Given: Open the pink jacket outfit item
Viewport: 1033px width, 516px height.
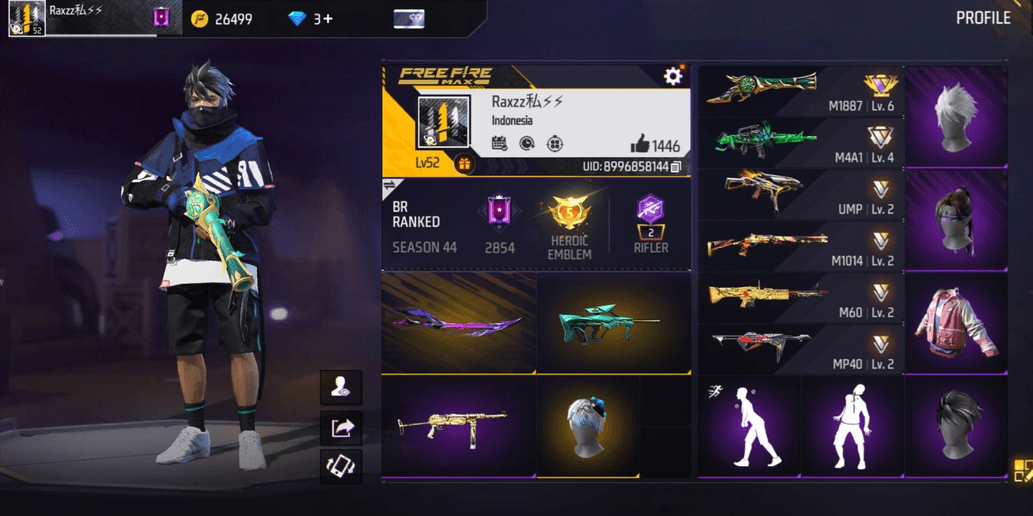Looking at the screenshot, I should tap(956, 322).
